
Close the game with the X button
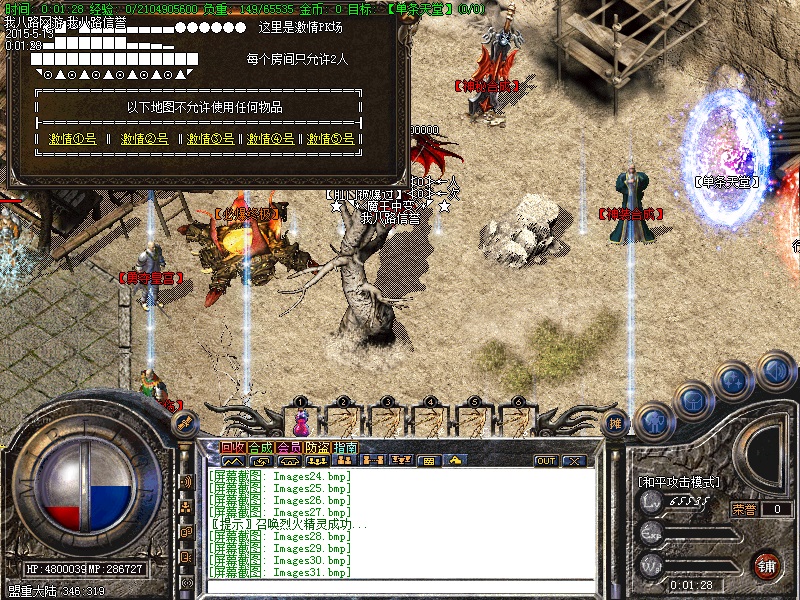(573, 461)
